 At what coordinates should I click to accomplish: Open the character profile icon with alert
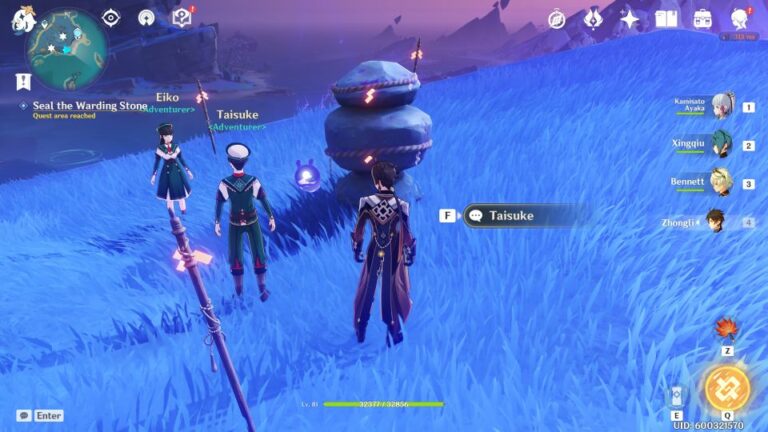[740, 19]
